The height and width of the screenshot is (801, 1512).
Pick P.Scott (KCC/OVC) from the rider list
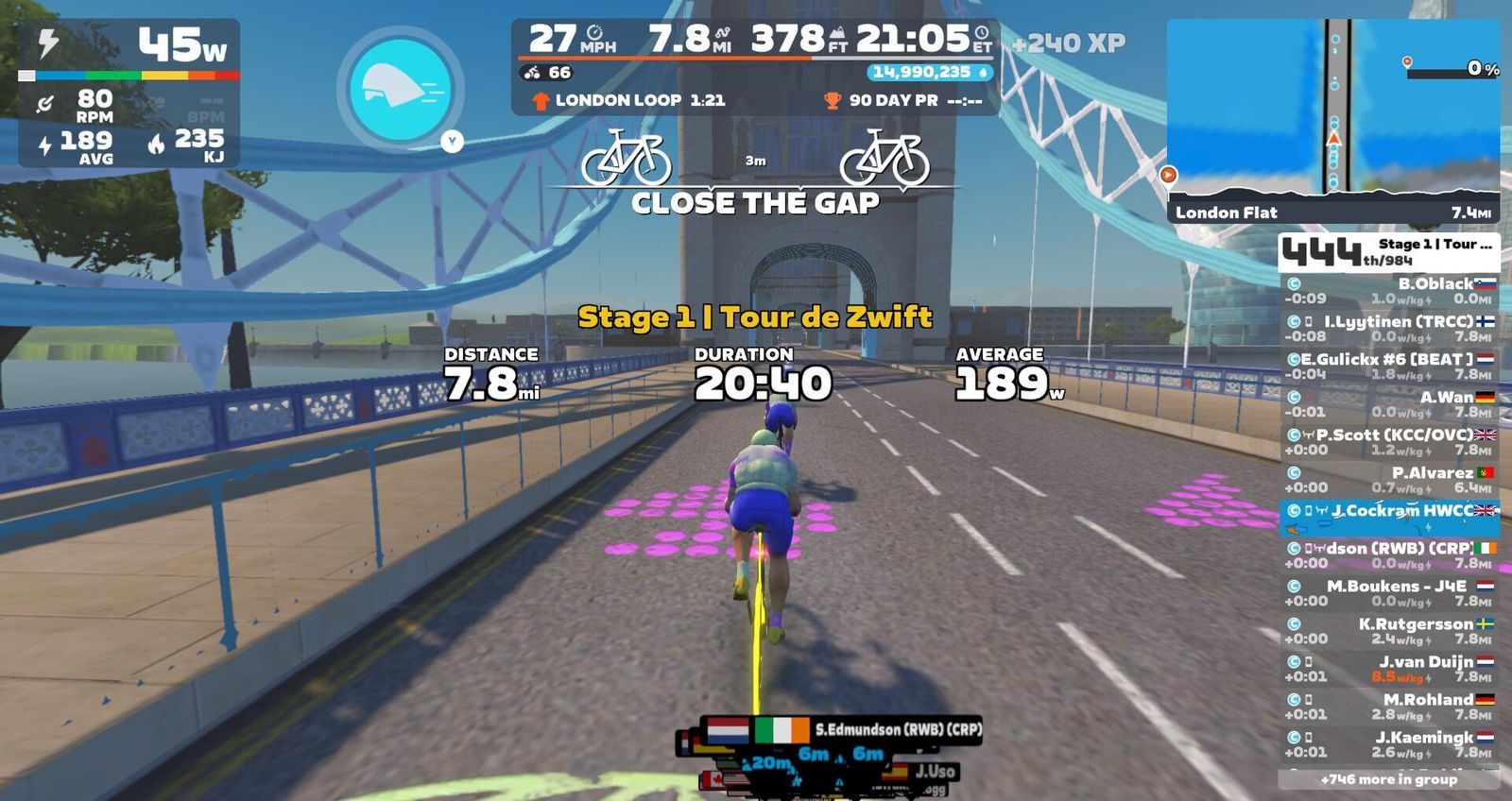(x=1389, y=441)
